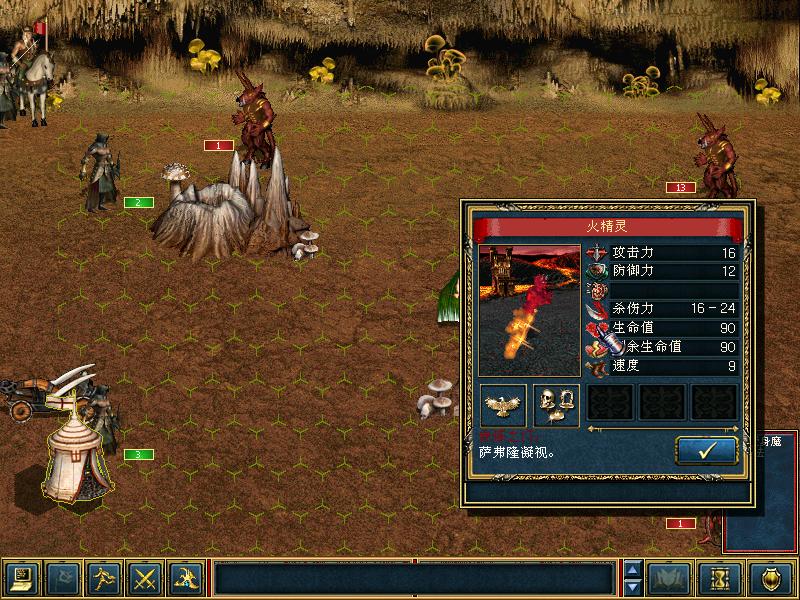Open combat options via the computer icon

(22, 578)
